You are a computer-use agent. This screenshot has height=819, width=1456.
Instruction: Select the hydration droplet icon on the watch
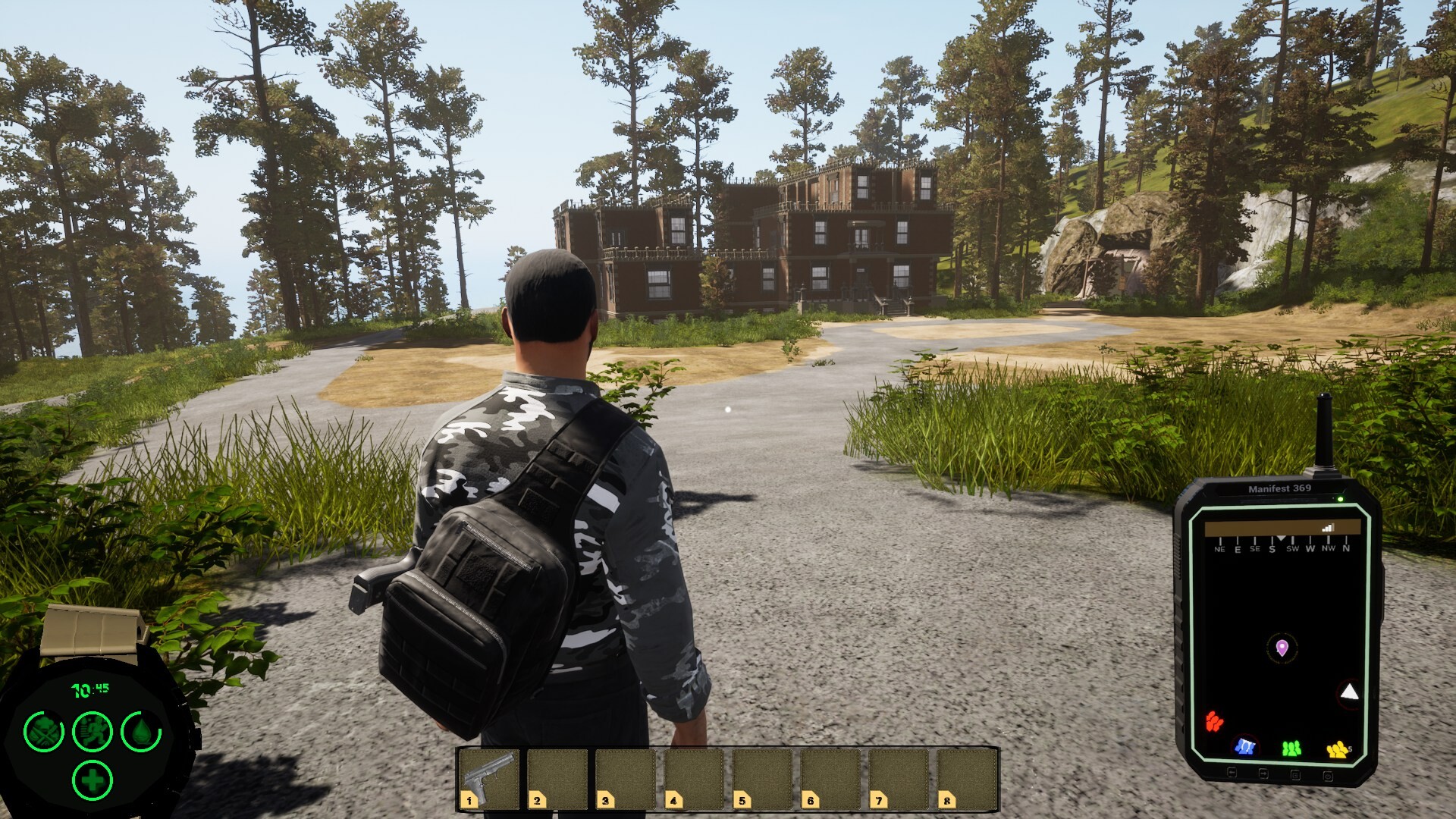[141, 732]
